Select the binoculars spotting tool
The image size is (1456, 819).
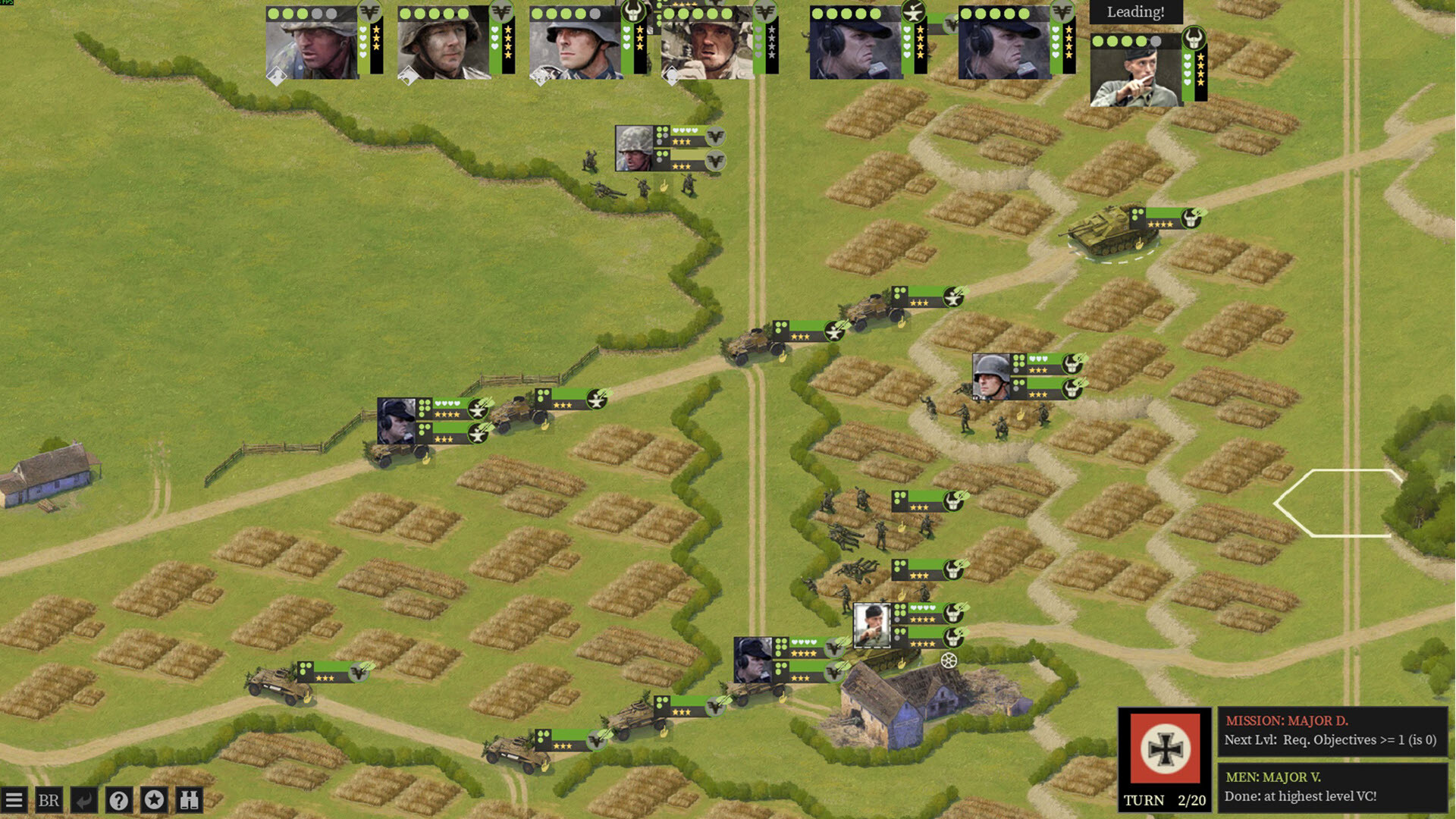tap(190, 799)
